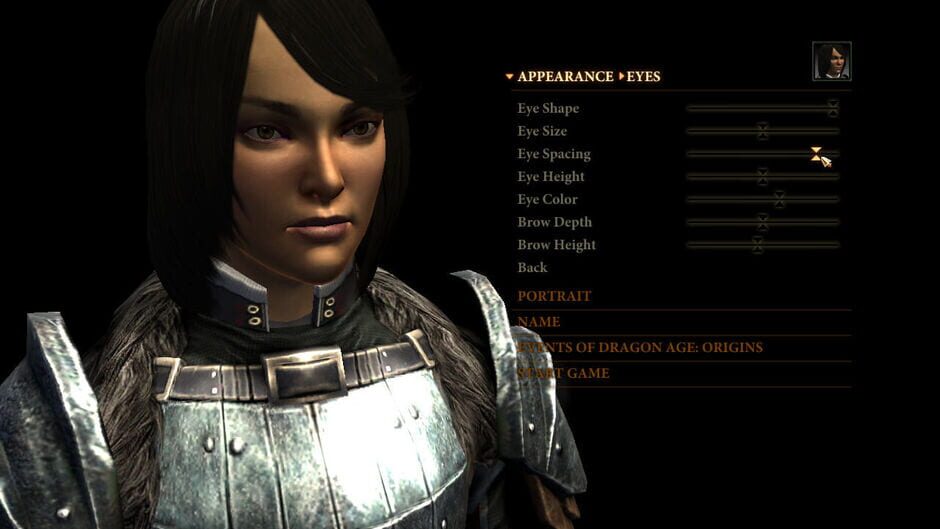The width and height of the screenshot is (940, 529).
Task: Choose Start Game
Action: tap(563, 373)
